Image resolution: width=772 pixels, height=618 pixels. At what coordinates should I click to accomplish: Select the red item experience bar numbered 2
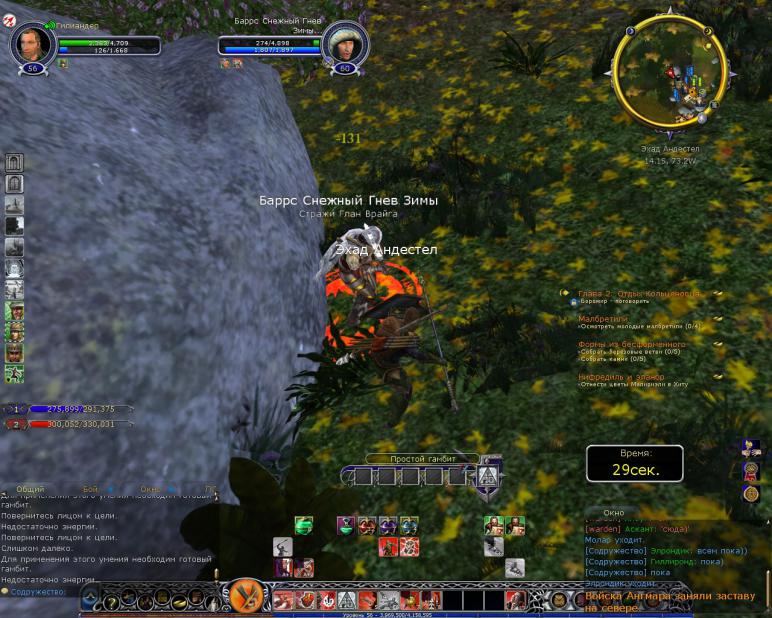(72, 424)
